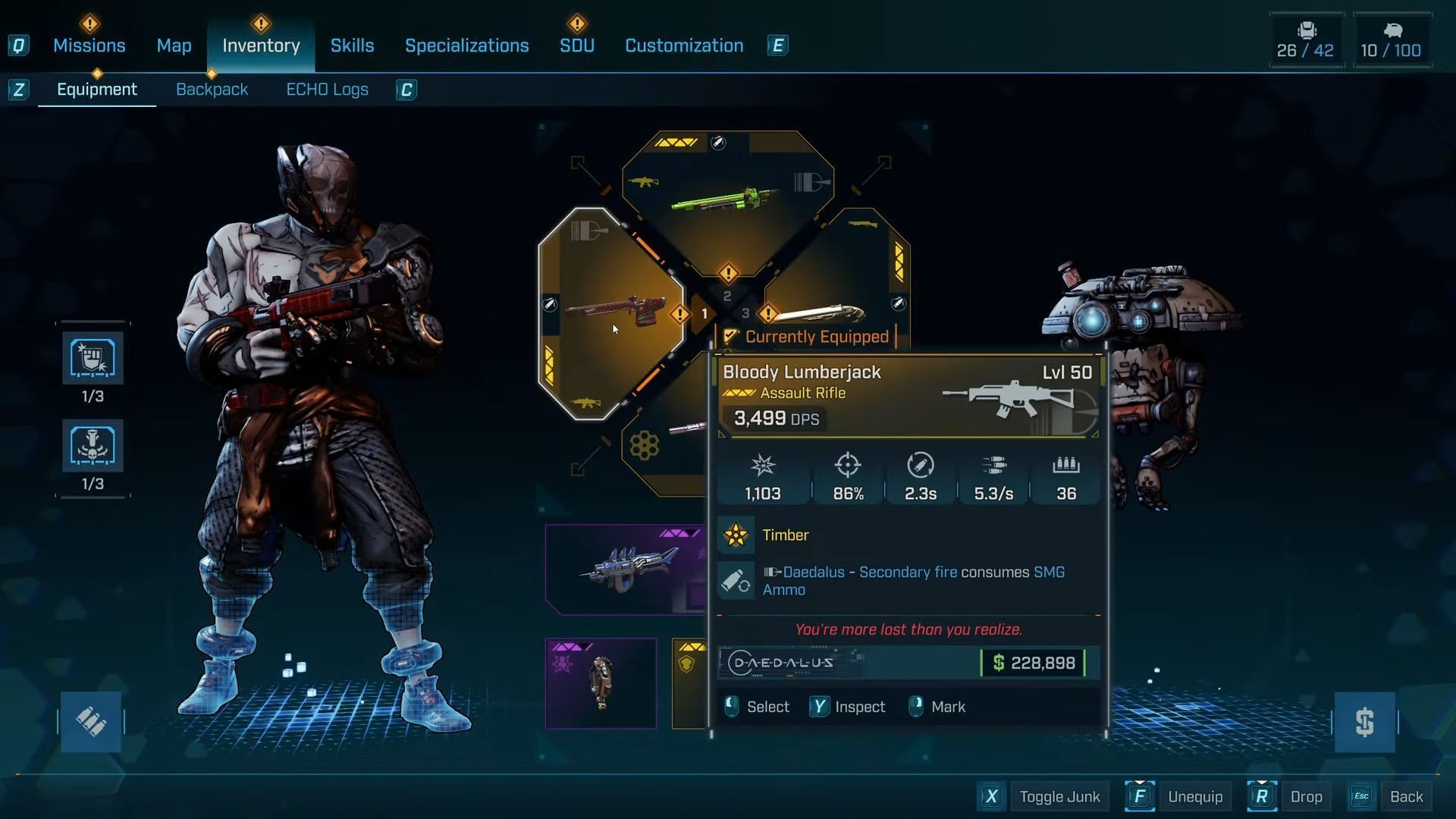Select the Equipment sub-tab

pos(97,89)
